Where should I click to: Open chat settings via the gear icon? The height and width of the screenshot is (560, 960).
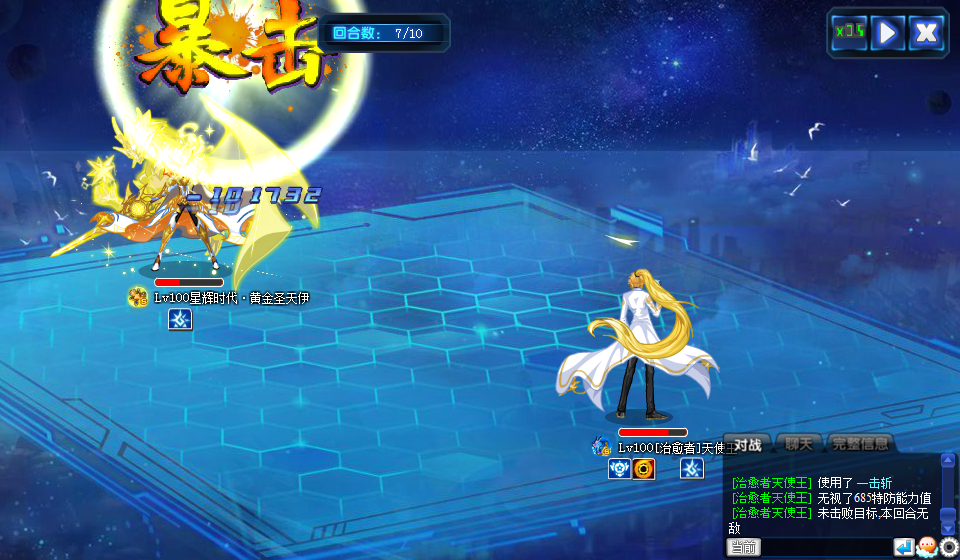point(949,547)
